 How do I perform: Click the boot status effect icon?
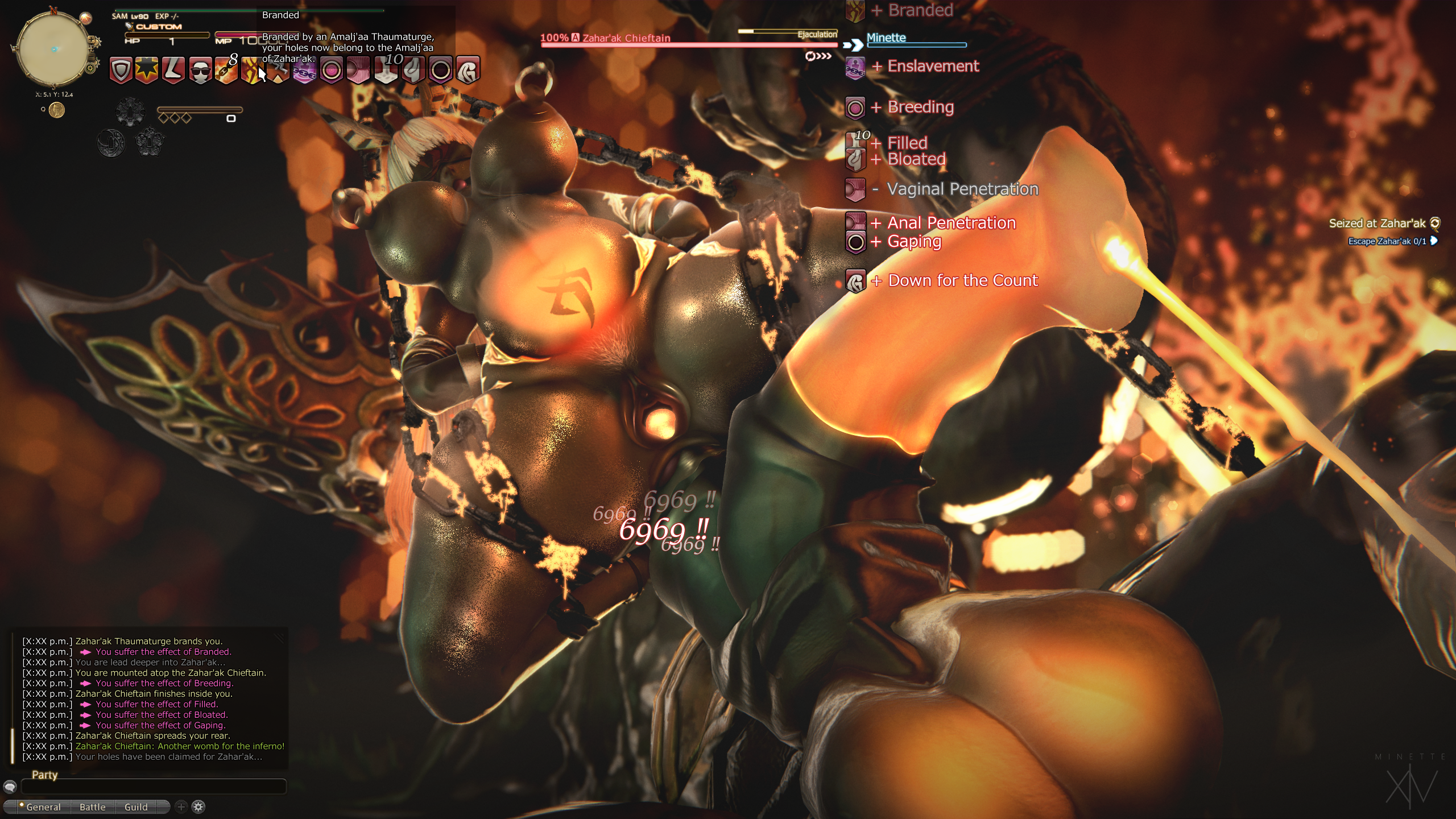pos(173,71)
